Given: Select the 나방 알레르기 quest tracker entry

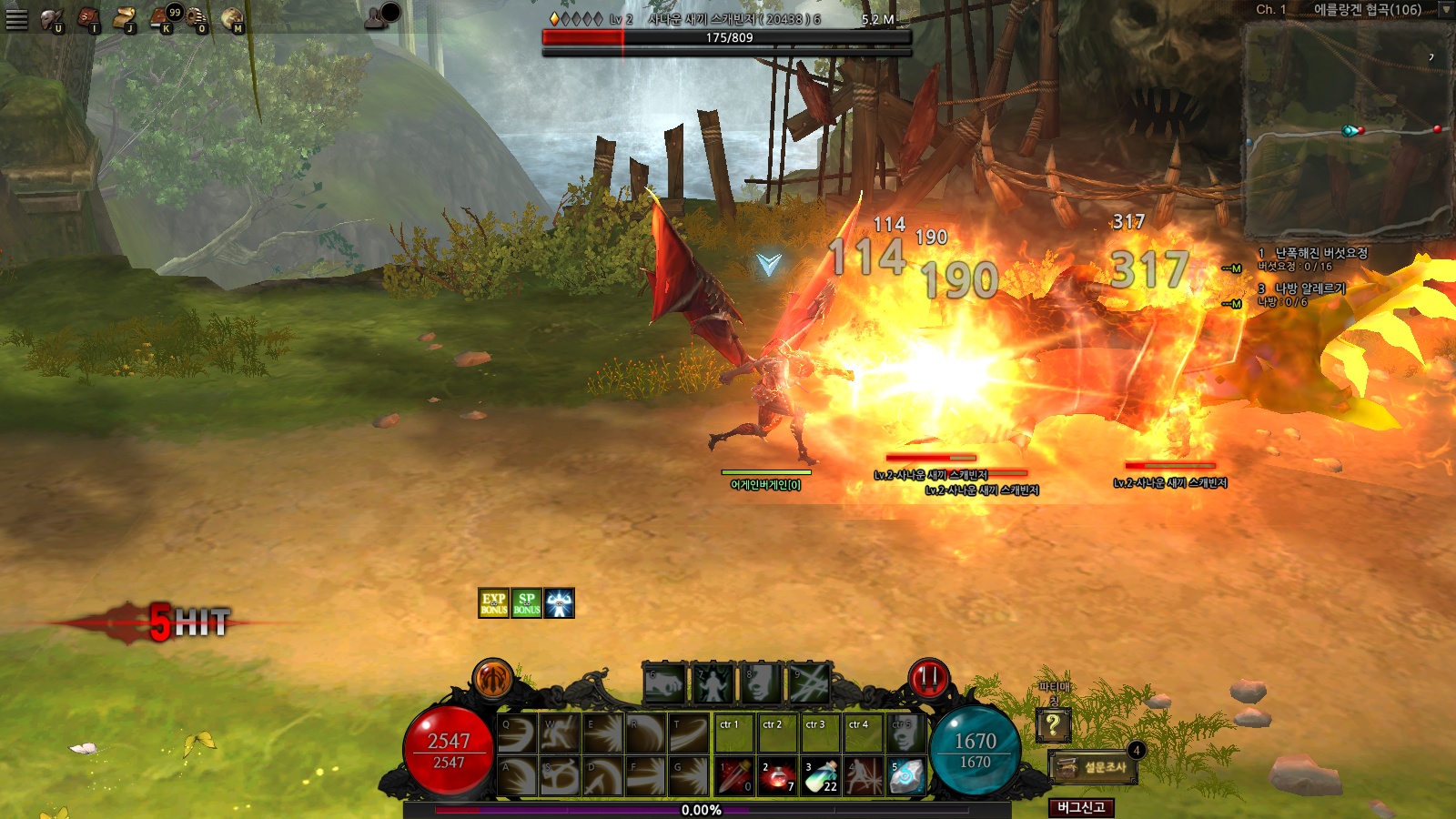Looking at the screenshot, I should point(1309,288).
